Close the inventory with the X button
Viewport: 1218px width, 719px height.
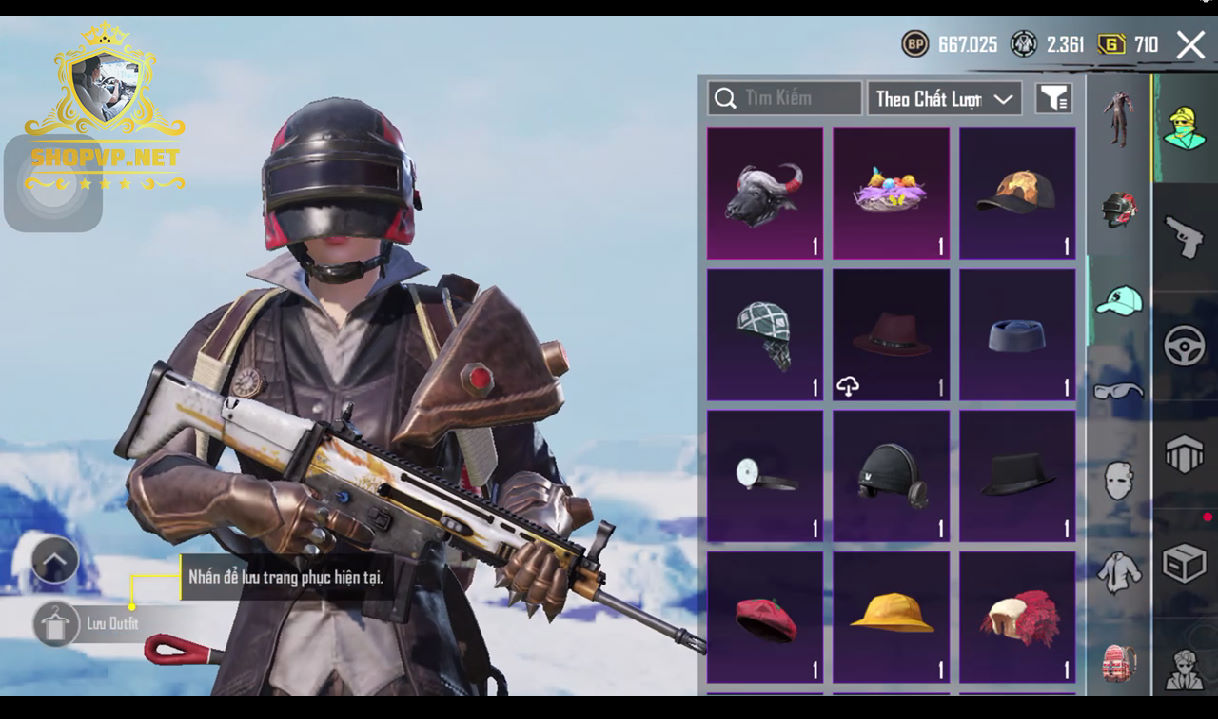1190,45
